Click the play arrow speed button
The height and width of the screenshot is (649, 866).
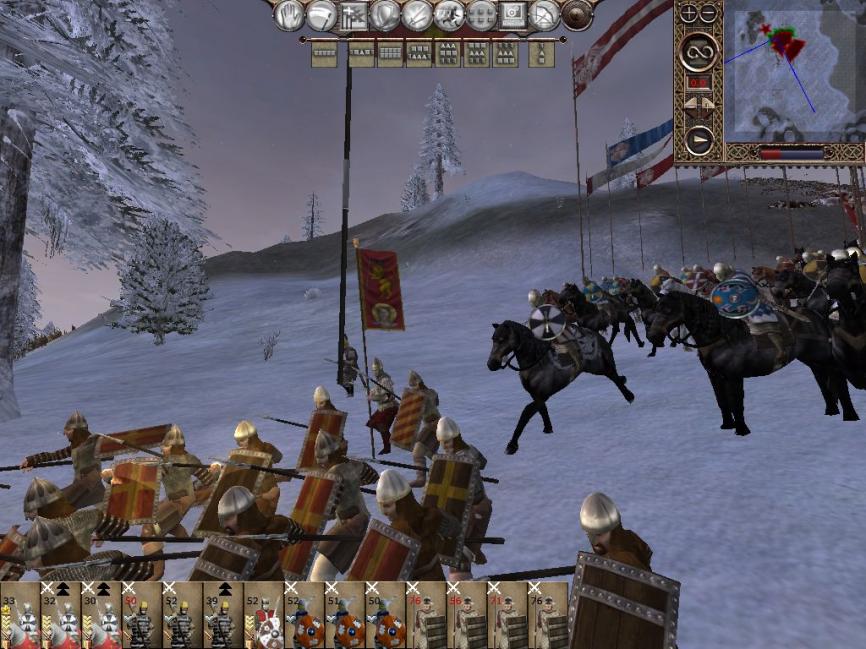699,141
